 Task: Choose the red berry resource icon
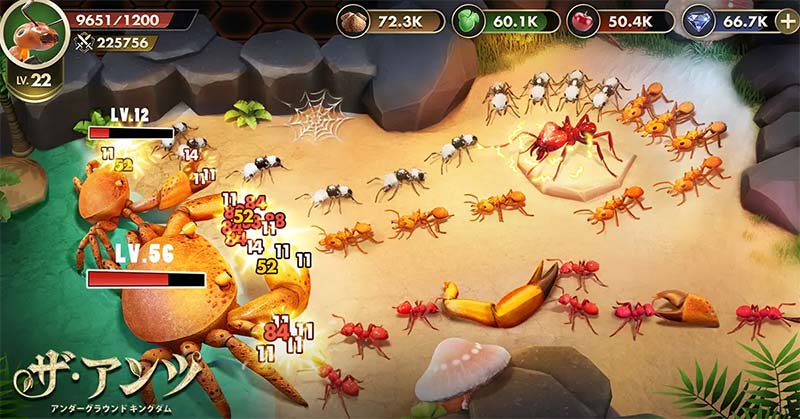584,21
